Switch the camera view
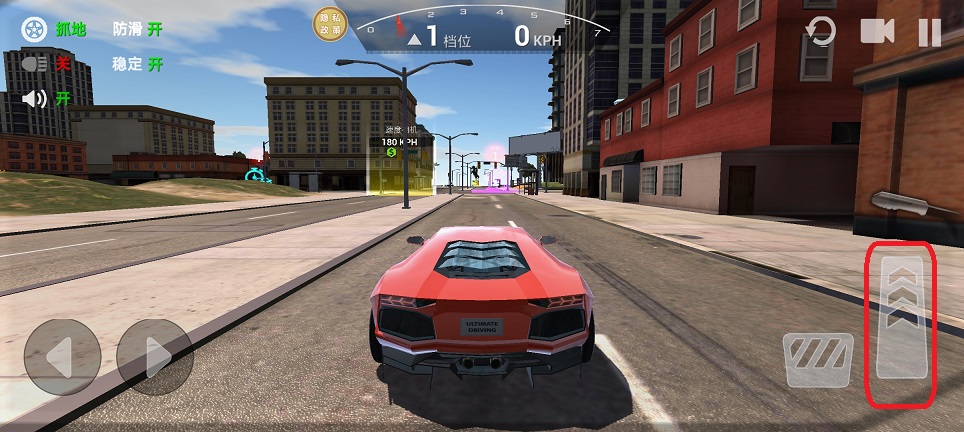This screenshot has height=432, width=964. (876, 32)
